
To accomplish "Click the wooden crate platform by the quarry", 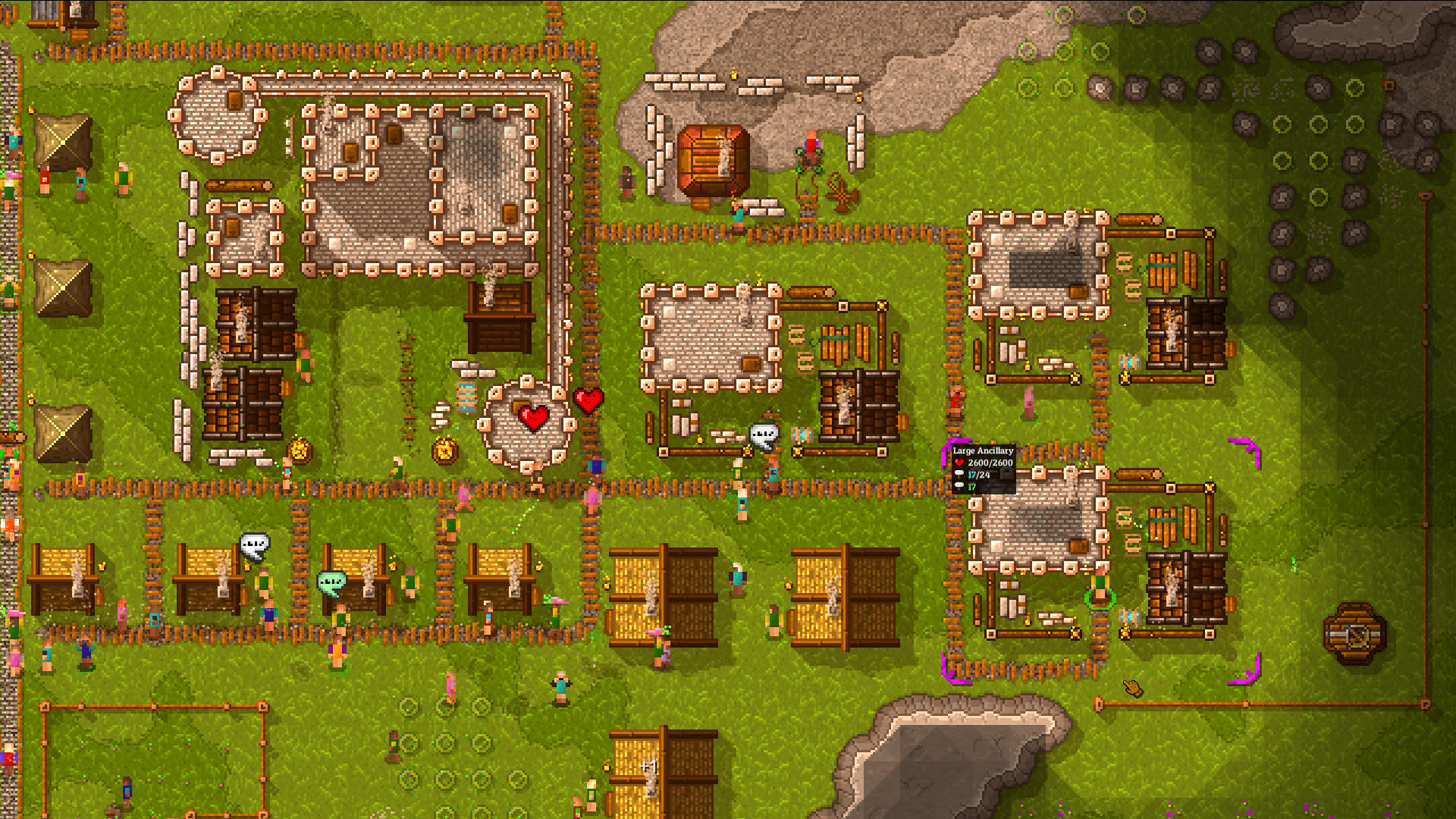I will [713, 159].
